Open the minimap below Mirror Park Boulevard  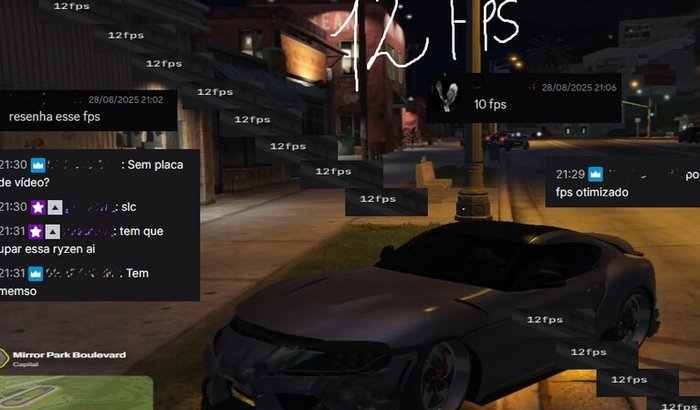(75, 391)
